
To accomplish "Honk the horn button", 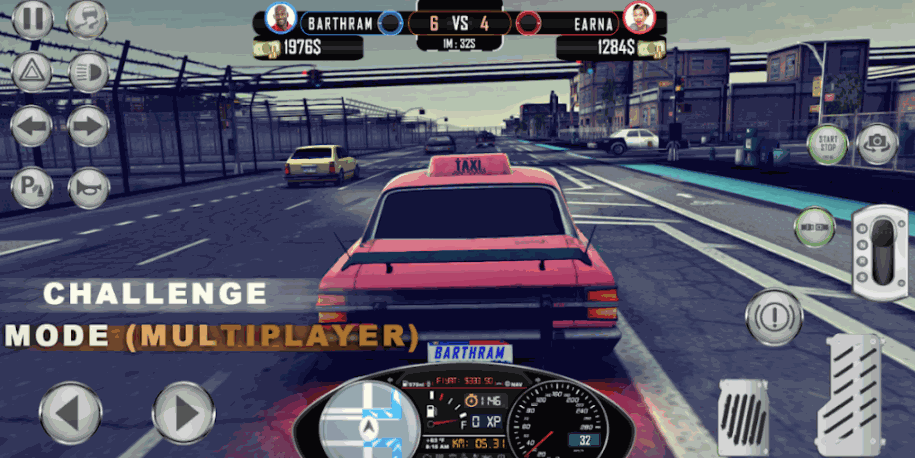I will [x=88, y=187].
